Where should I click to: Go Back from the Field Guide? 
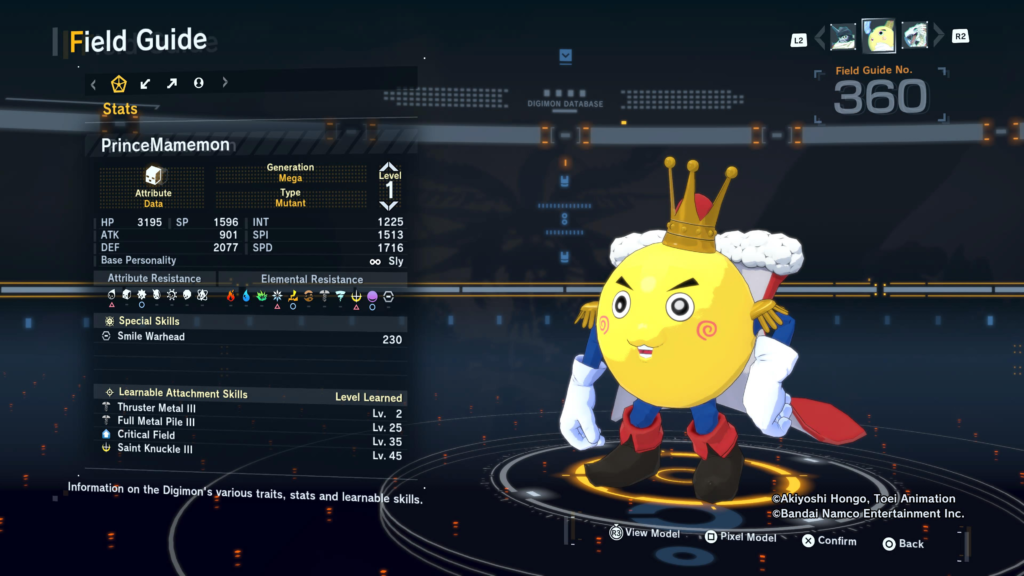(x=903, y=544)
